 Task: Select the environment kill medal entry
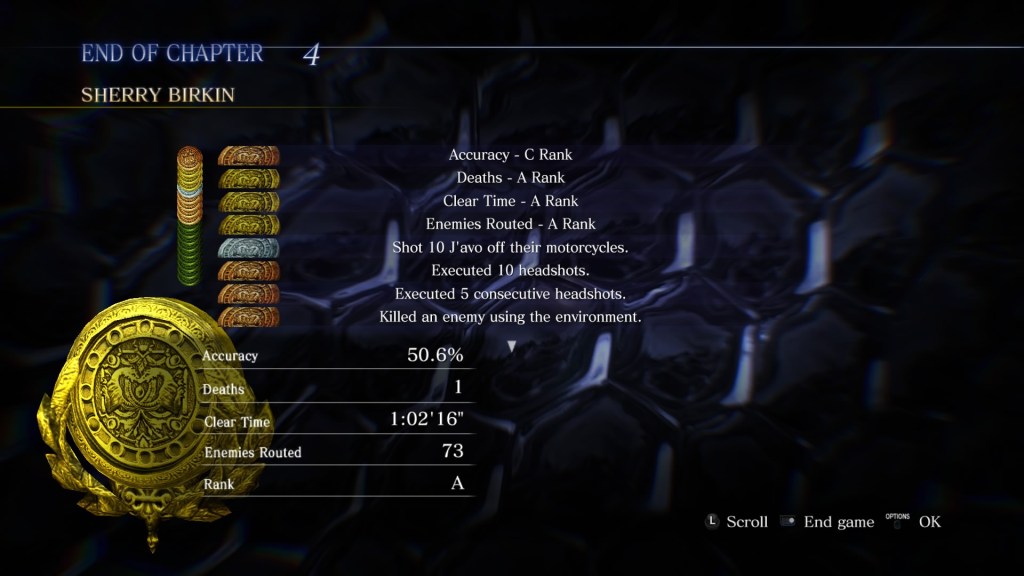pyautogui.click(x=510, y=317)
